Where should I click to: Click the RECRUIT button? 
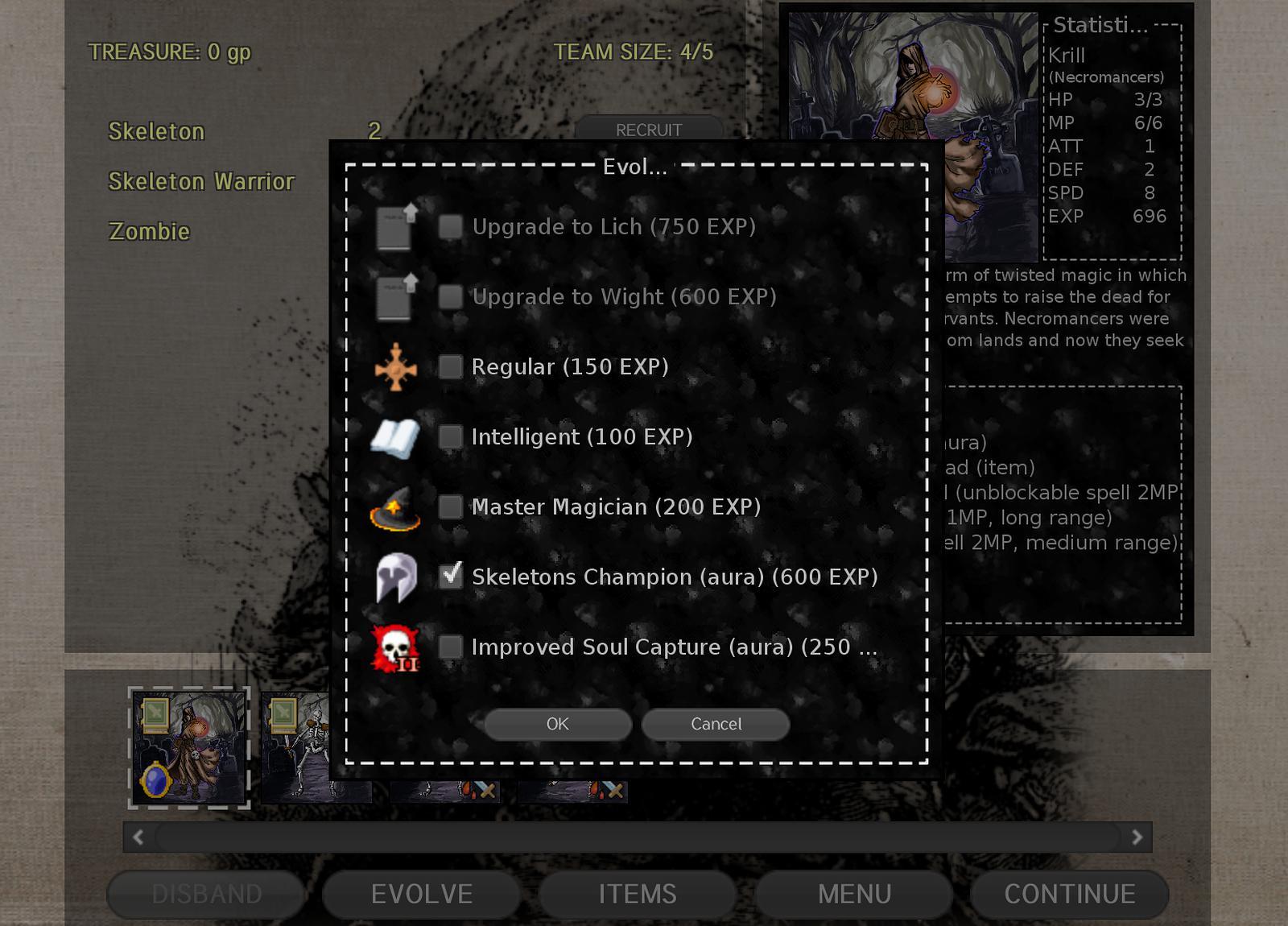coord(649,129)
